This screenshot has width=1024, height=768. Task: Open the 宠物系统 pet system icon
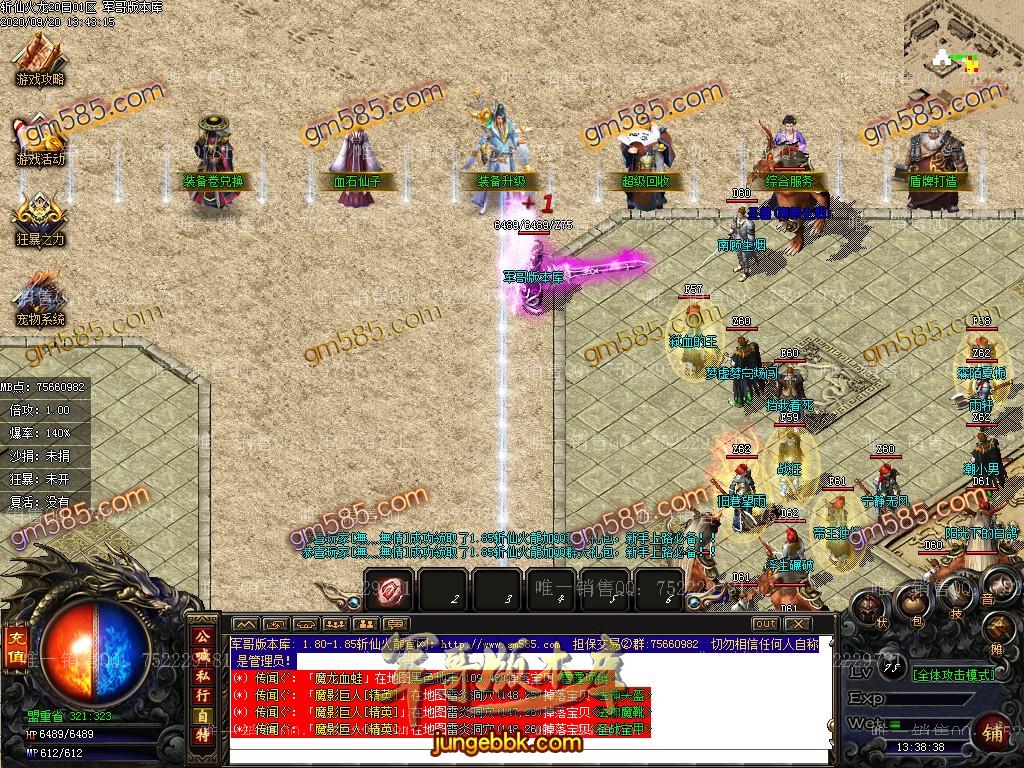coord(39,300)
